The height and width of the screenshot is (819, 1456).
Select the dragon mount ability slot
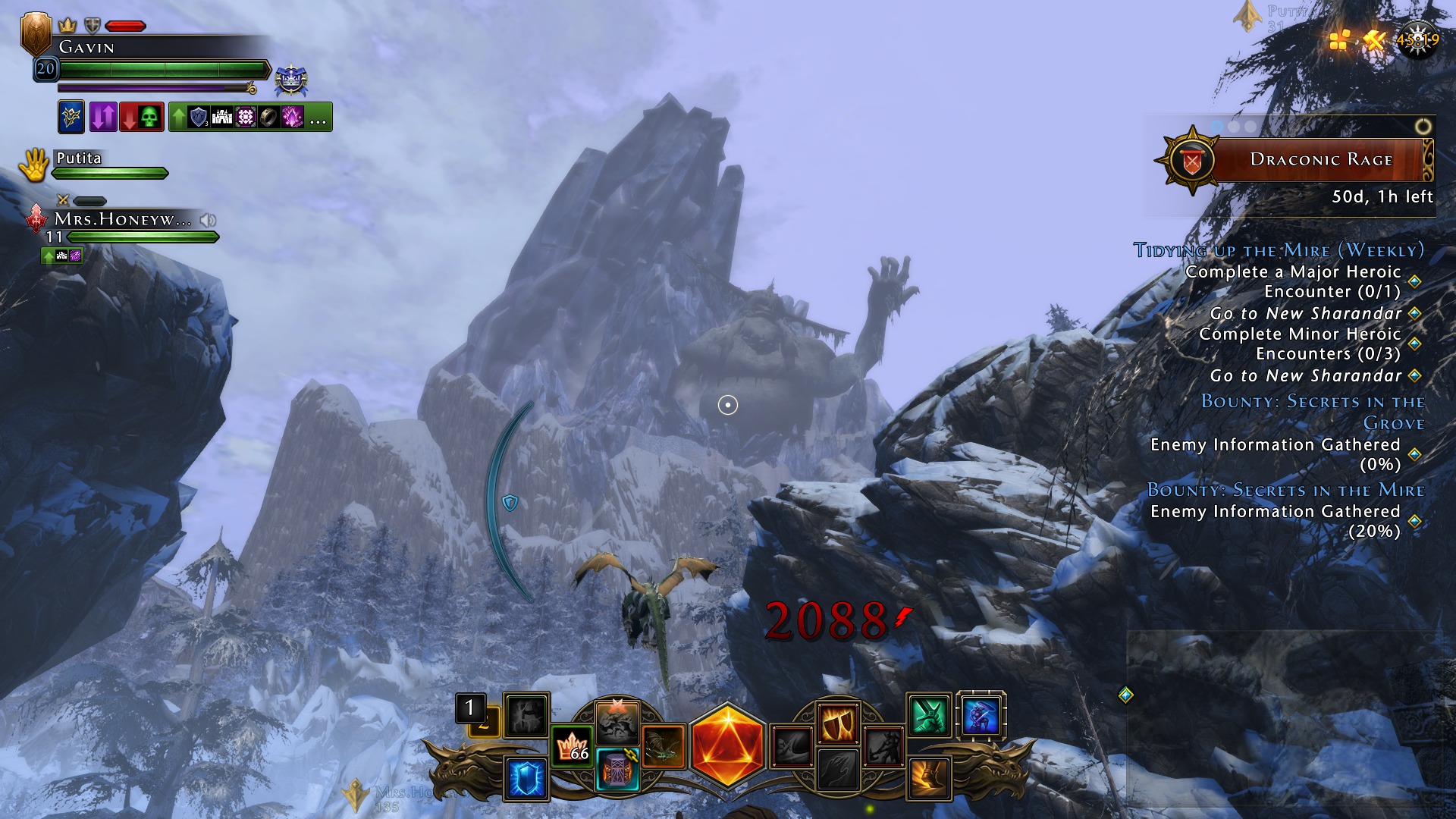pos(664,747)
